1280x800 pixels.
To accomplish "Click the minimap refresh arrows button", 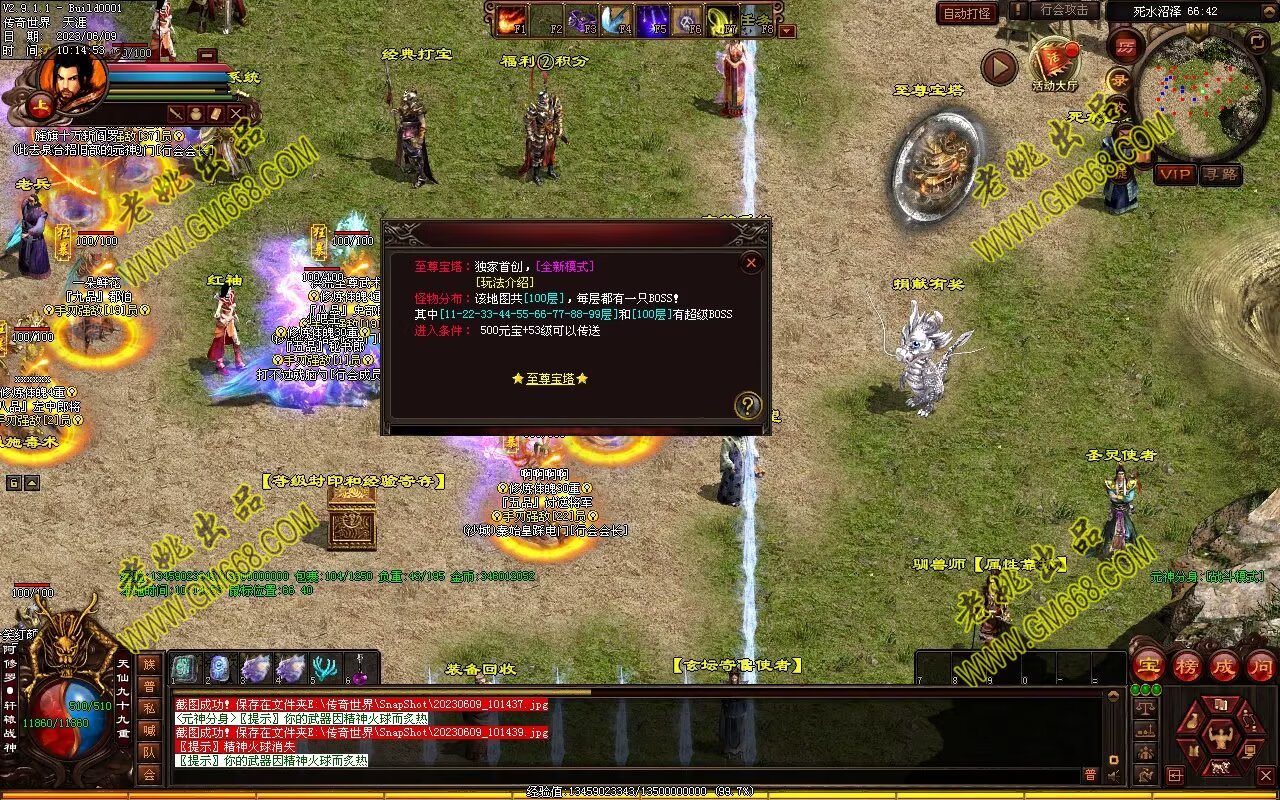I will click(1258, 41).
